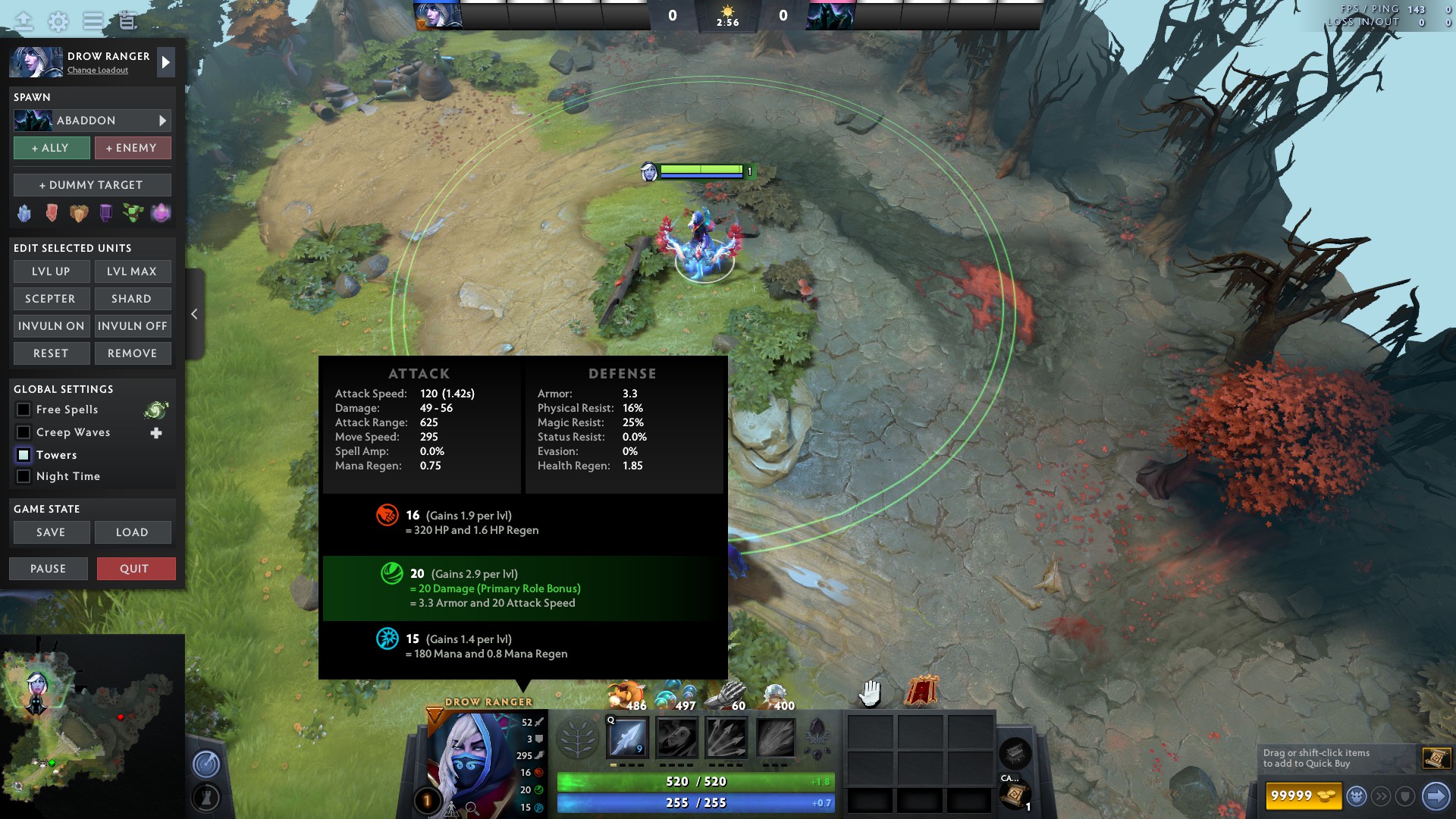Expand the Abaddon spawn selector arrow
This screenshot has width=1456, height=819.
tap(162, 120)
